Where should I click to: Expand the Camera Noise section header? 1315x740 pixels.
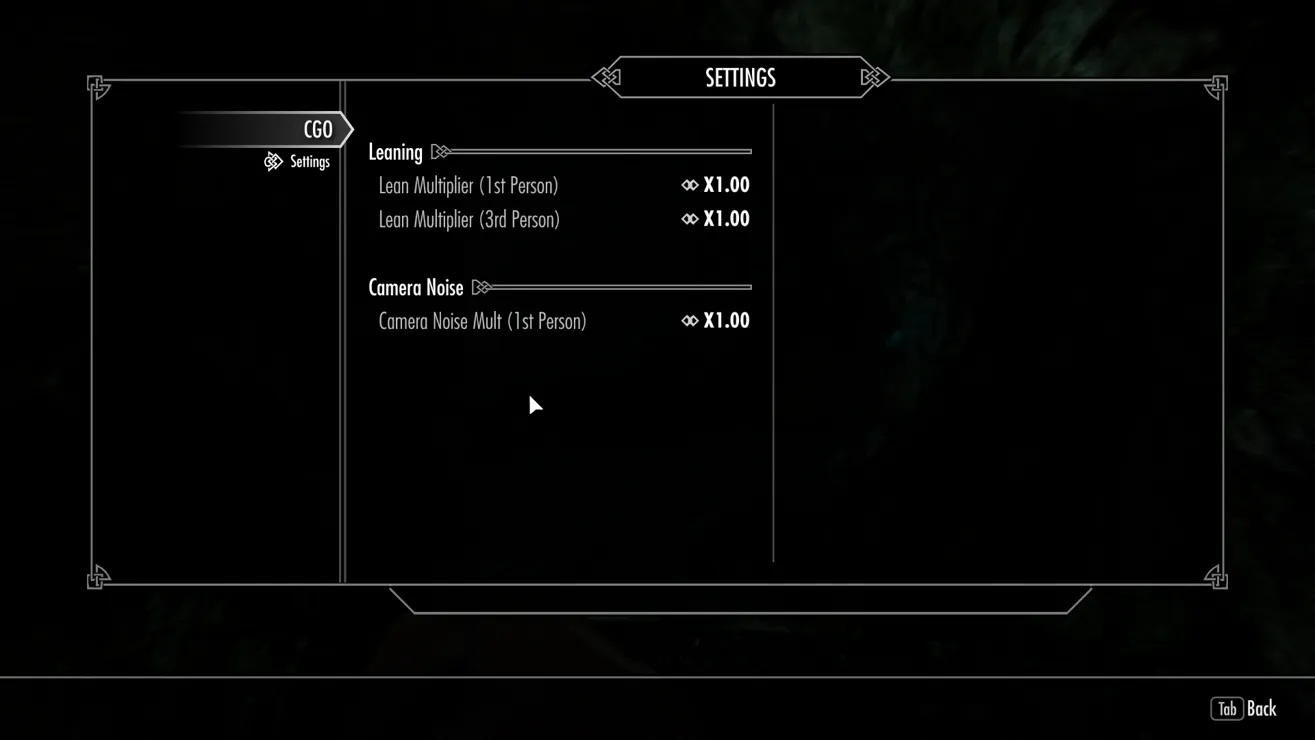tap(417, 287)
